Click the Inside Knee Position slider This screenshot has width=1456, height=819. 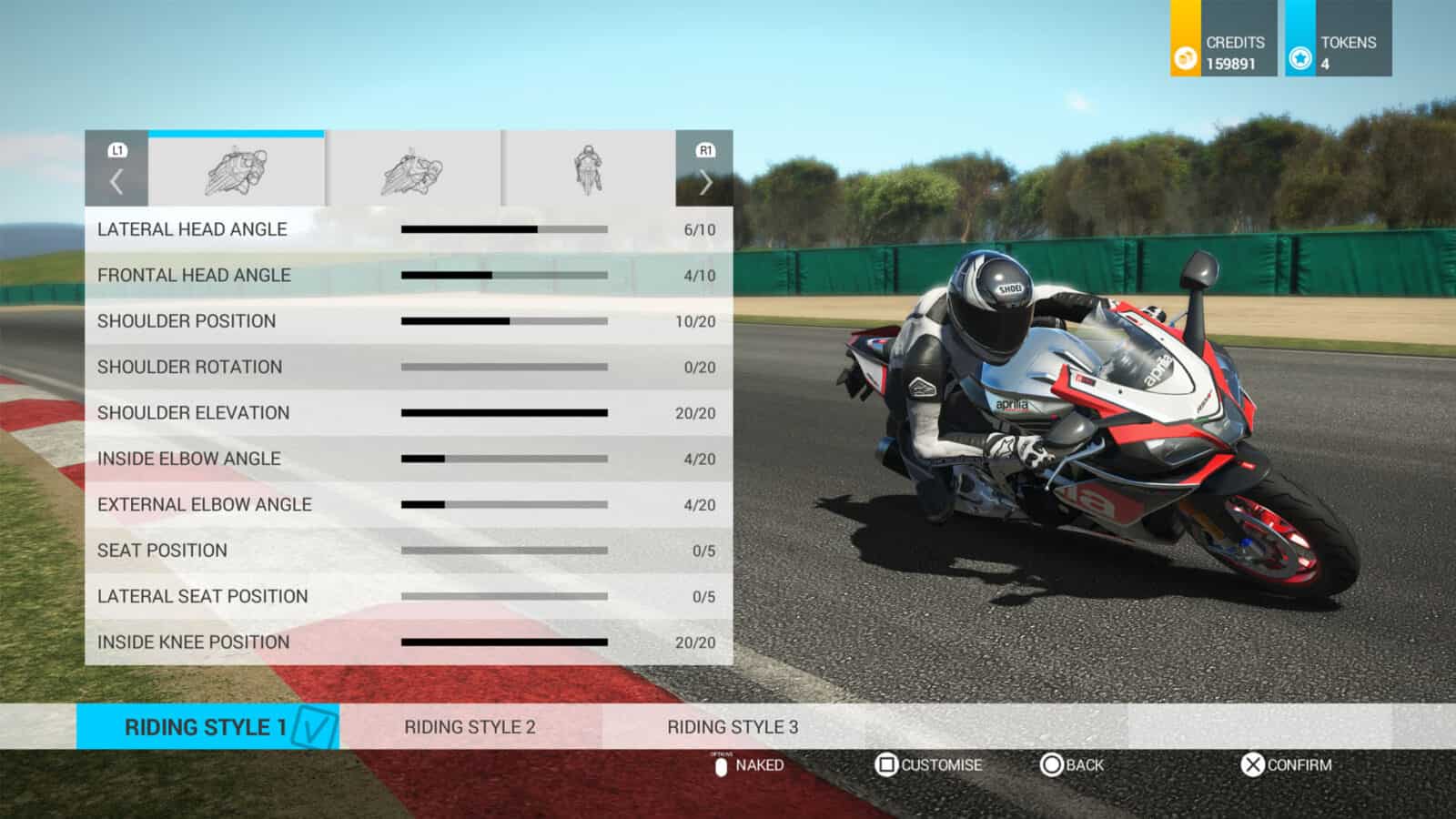504,642
